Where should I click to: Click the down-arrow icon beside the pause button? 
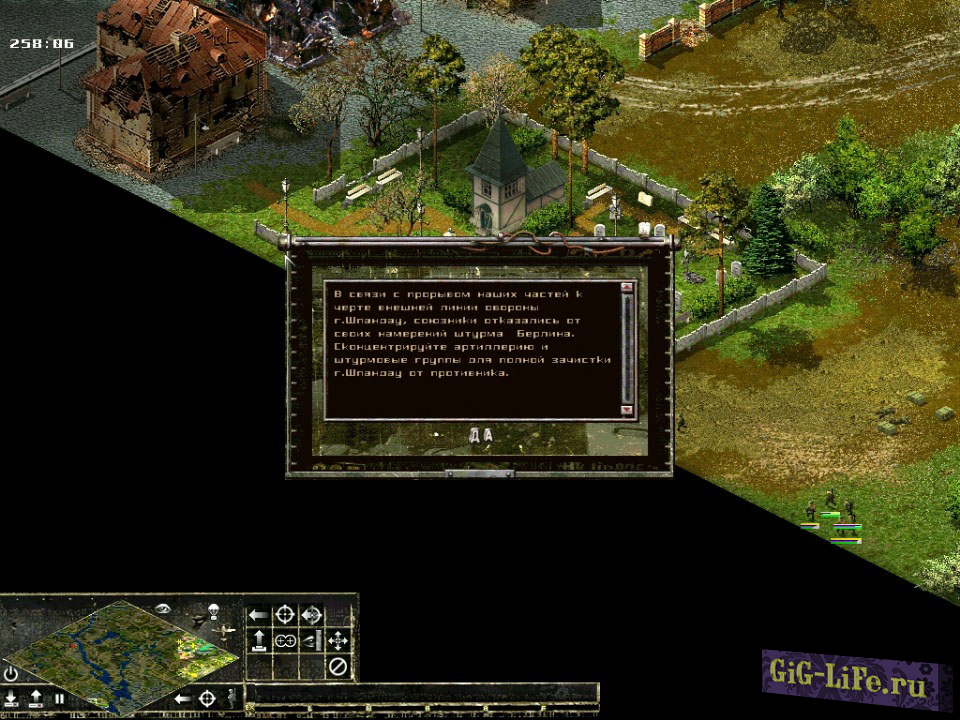[x=12, y=698]
